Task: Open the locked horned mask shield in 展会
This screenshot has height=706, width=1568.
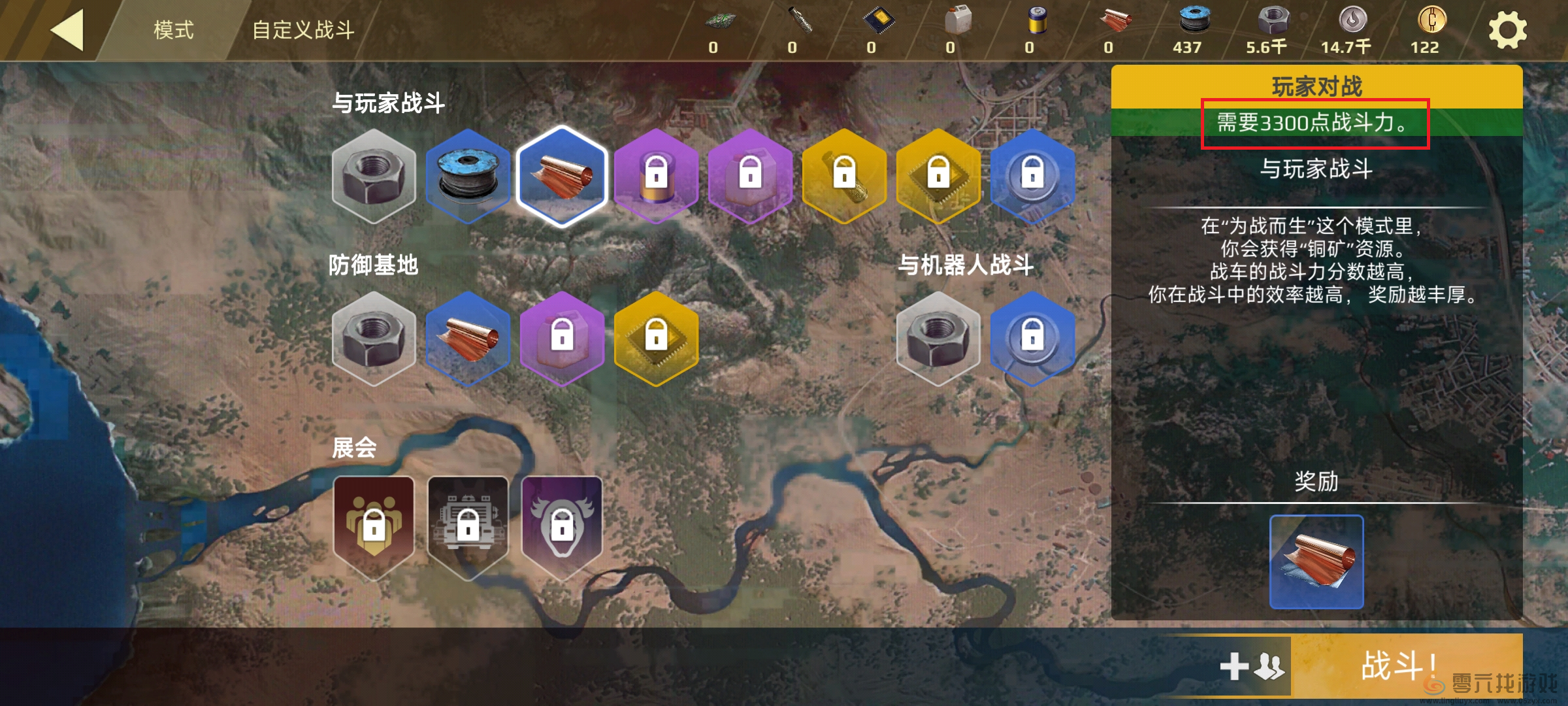Action: (x=562, y=526)
